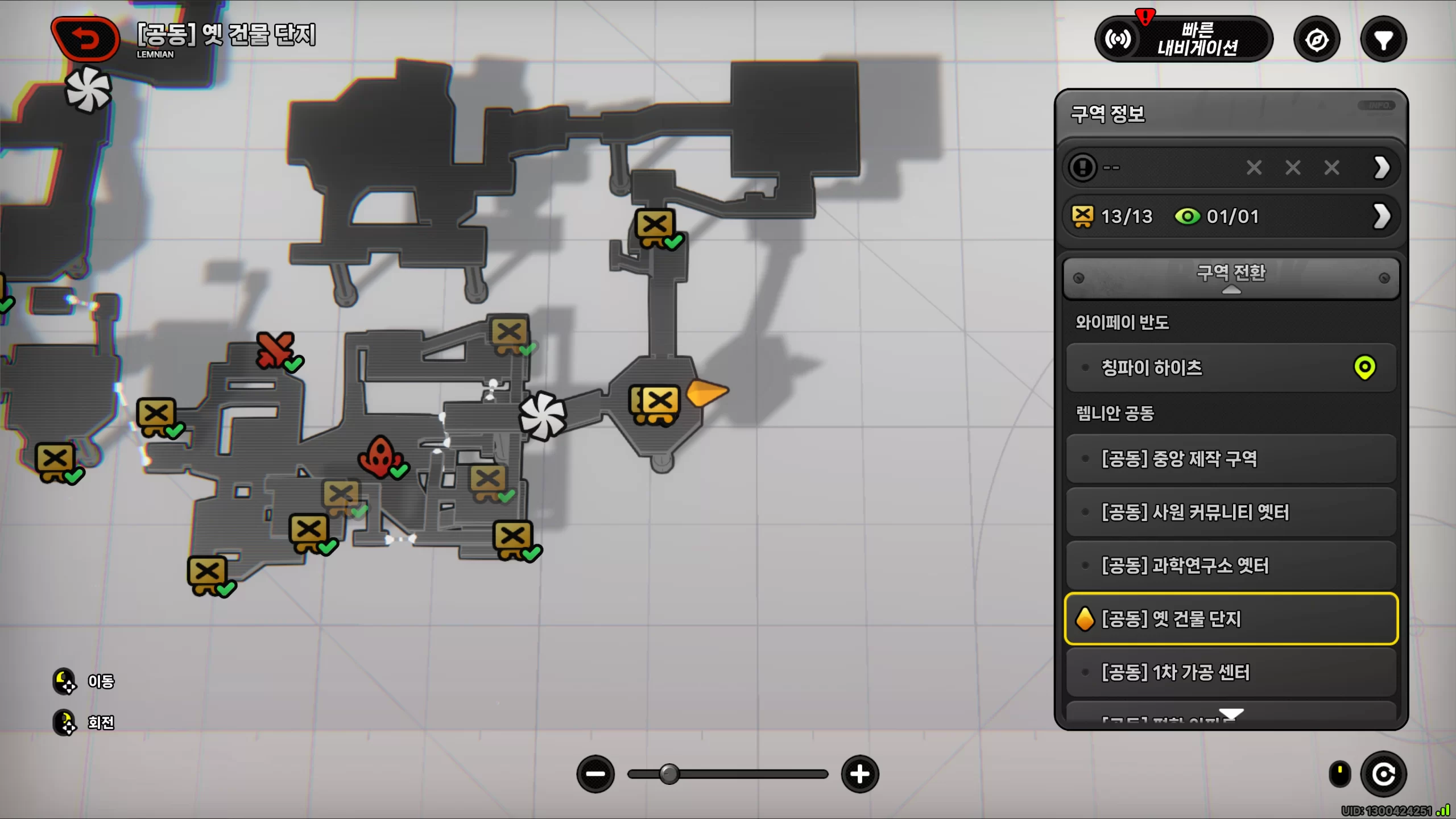The width and height of the screenshot is (1456, 819).
Task: Click the red back arrow button
Action: [85, 39]
